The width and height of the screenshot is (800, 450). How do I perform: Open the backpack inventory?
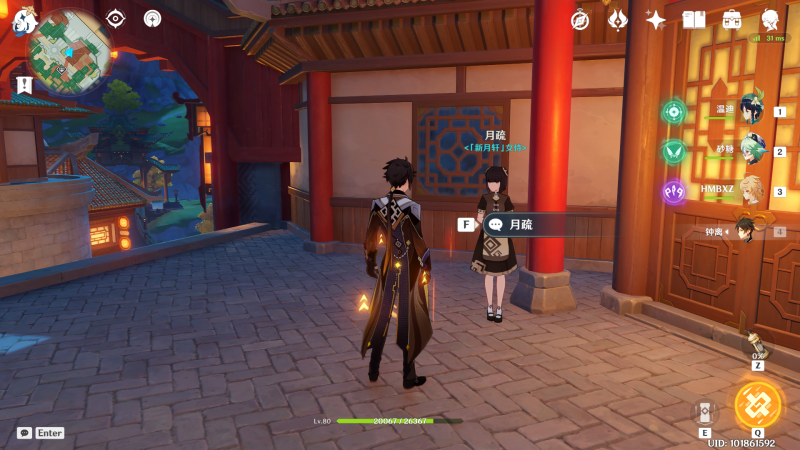[x=732, y=20]
